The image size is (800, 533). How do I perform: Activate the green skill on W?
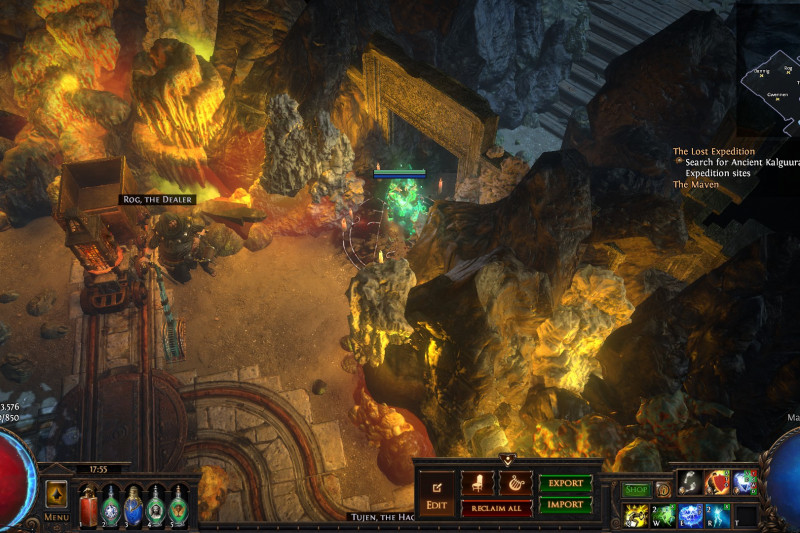664,515
